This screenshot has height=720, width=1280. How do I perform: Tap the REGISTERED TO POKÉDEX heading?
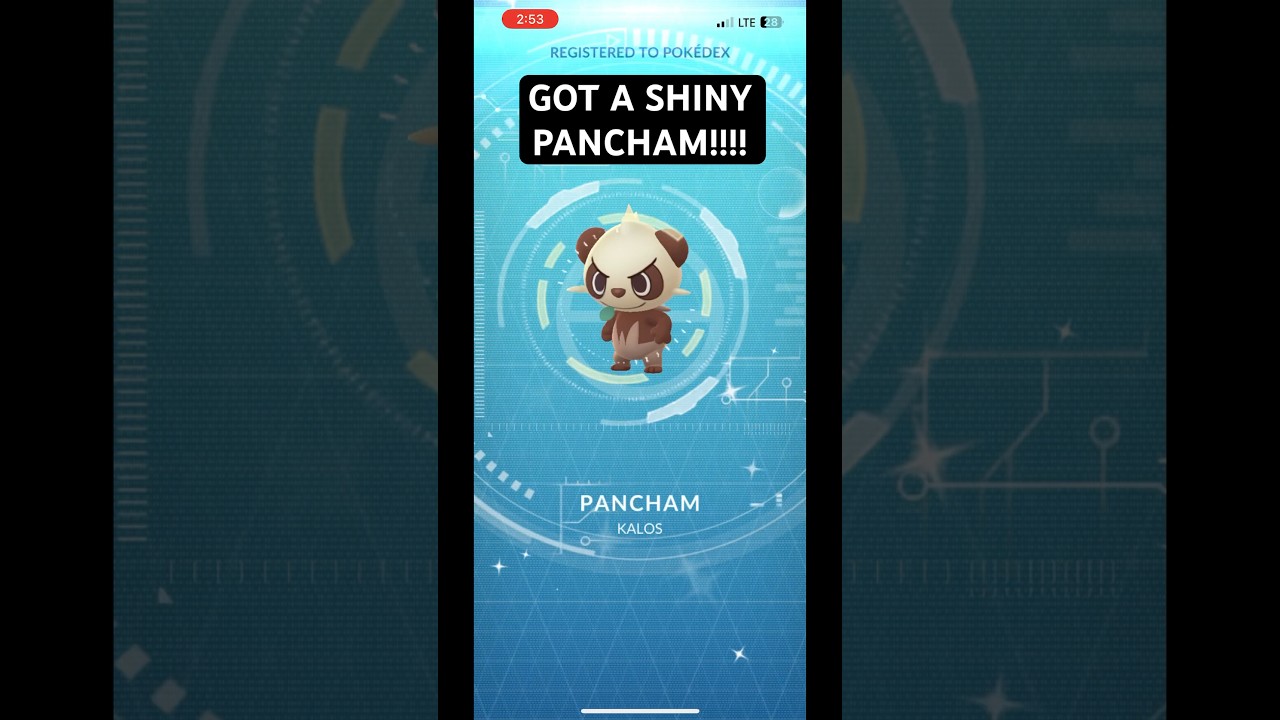click(x=640, y=52)
